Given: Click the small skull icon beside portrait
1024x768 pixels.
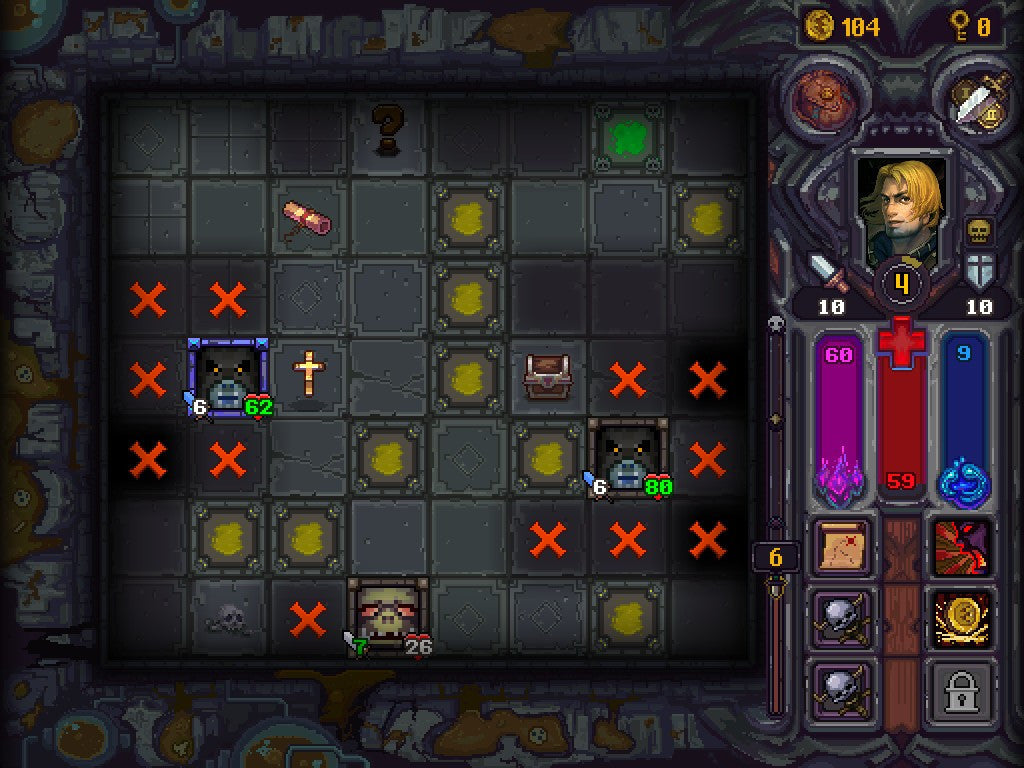Looking at the screenshot, I should [x=978, y=233].
